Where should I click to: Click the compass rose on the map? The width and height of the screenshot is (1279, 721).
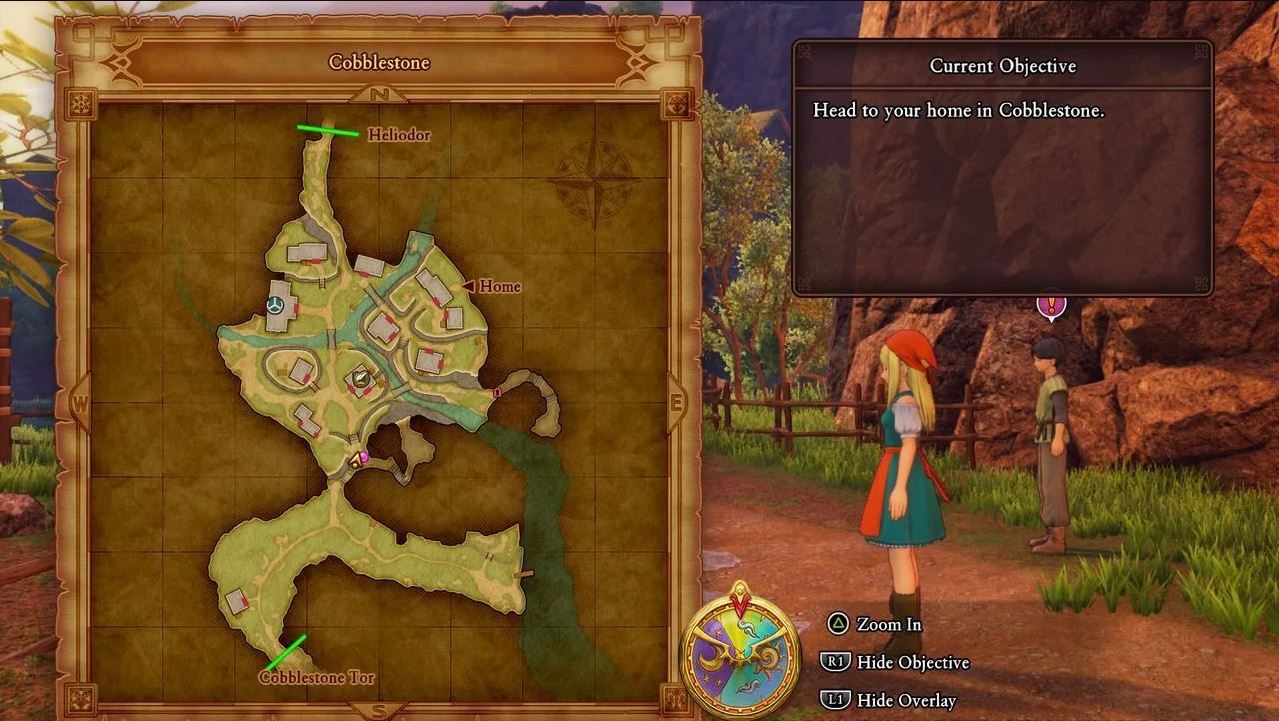593,182
